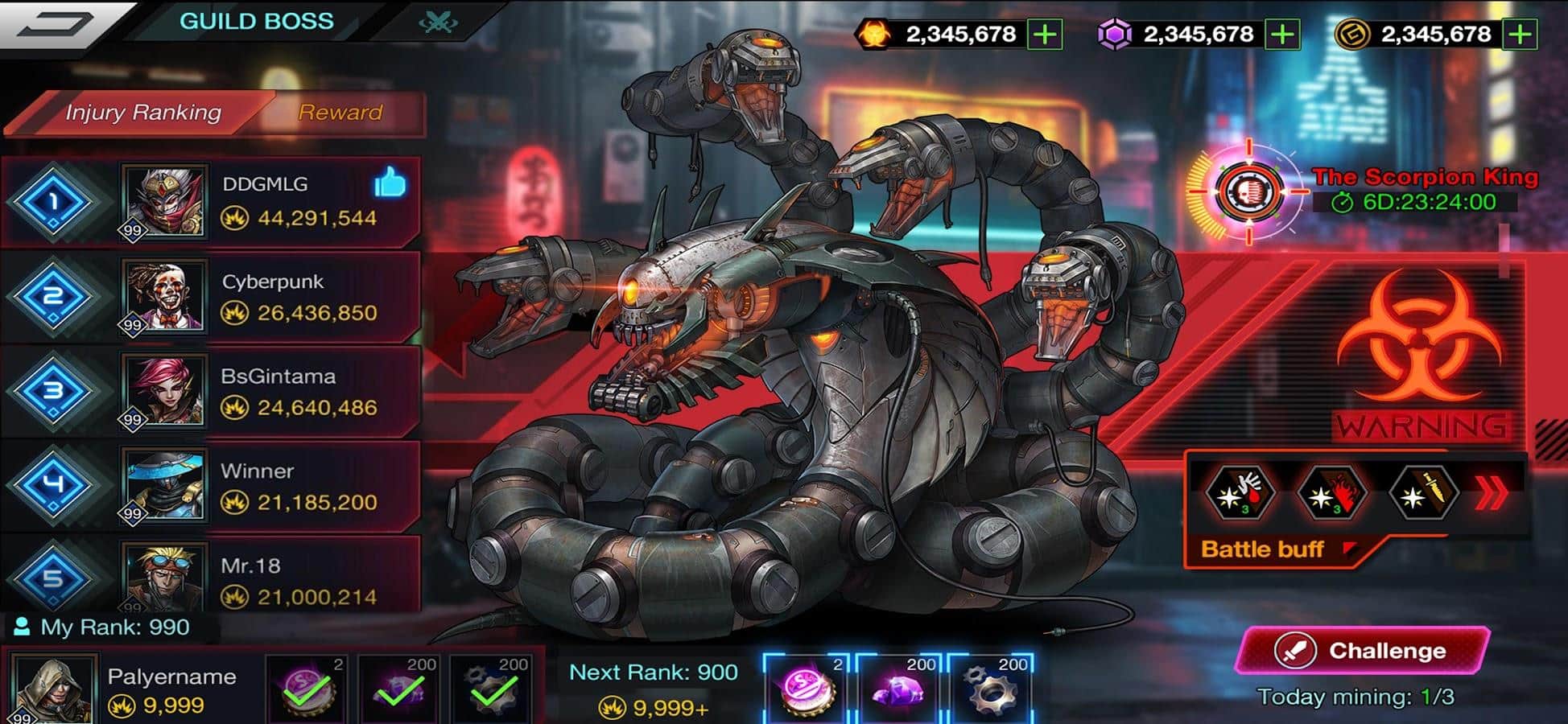View the next rank purple crystal reward
1568x724 pixels.
(901, 689)
